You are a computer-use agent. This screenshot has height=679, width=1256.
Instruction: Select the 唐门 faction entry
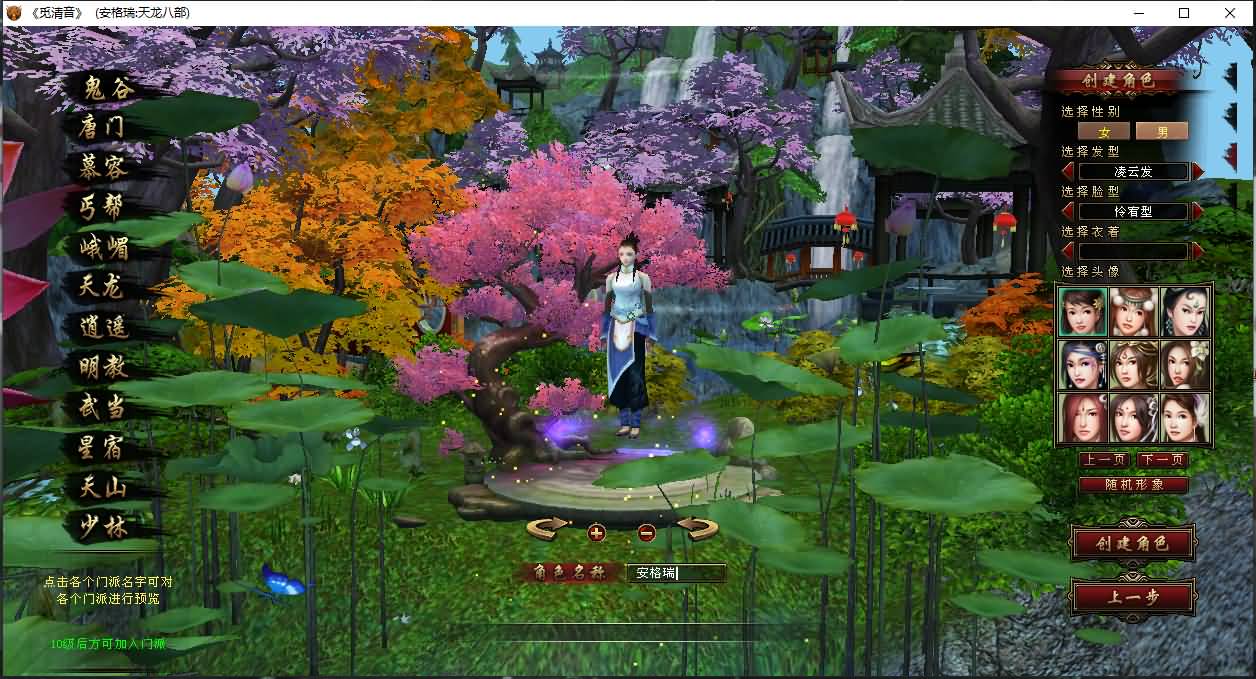click(102, 128)
